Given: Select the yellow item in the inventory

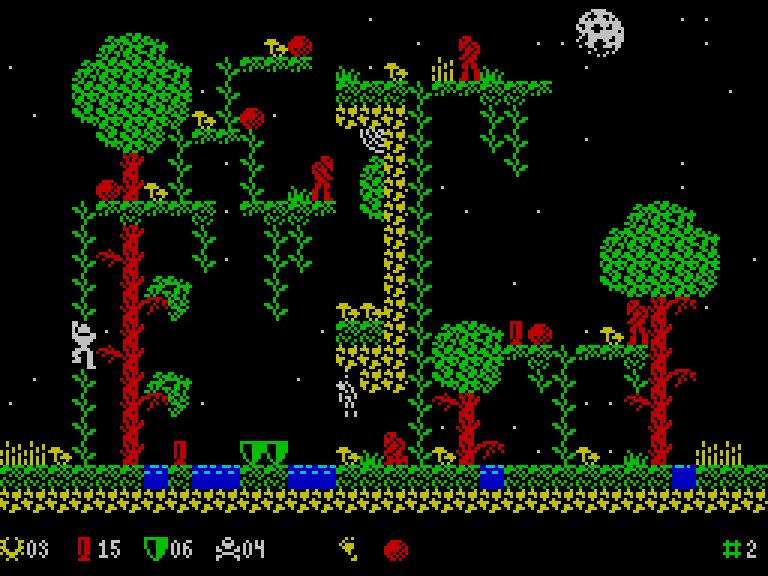Looking at the screenshot, I should (x=348, y=548).
